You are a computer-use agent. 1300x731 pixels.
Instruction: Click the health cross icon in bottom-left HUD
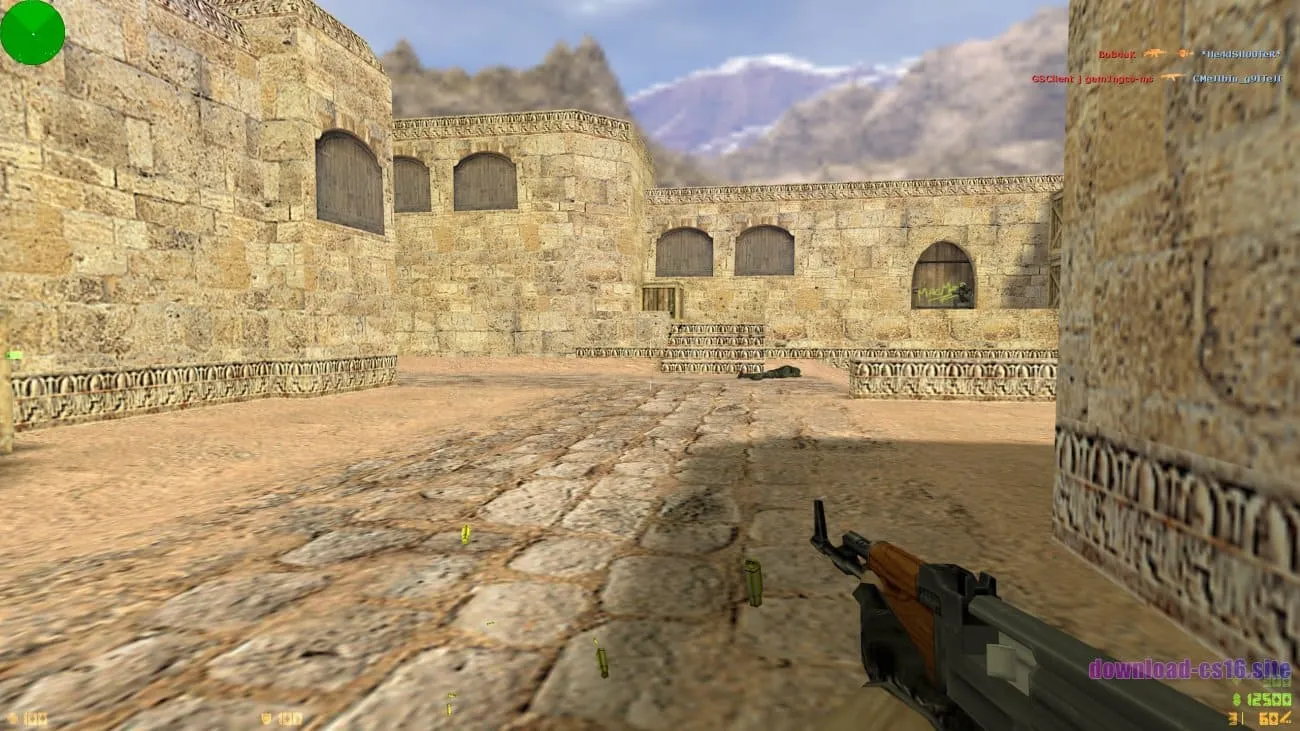coord(12,718)
